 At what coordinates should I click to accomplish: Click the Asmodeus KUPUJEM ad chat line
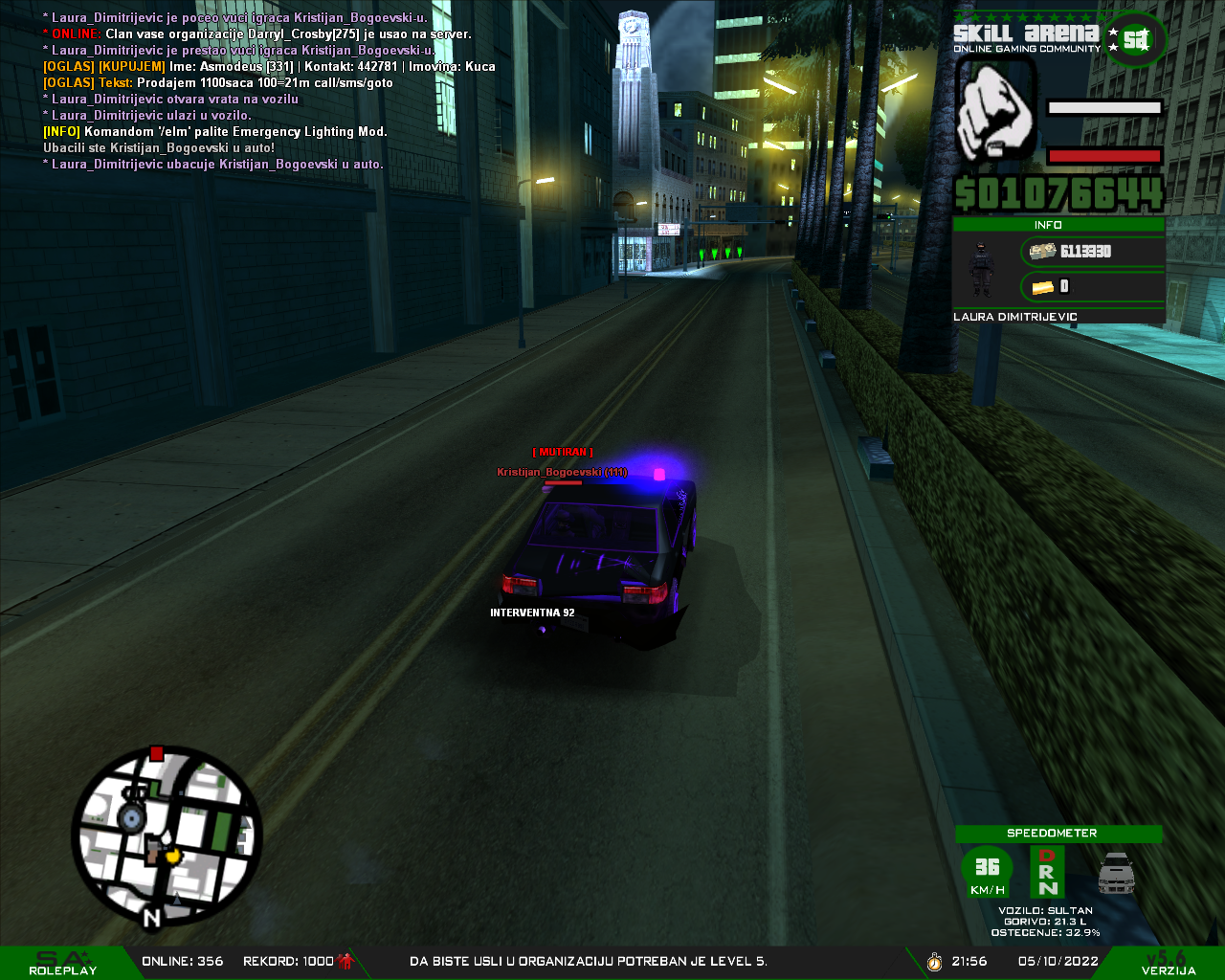(269, 66)
